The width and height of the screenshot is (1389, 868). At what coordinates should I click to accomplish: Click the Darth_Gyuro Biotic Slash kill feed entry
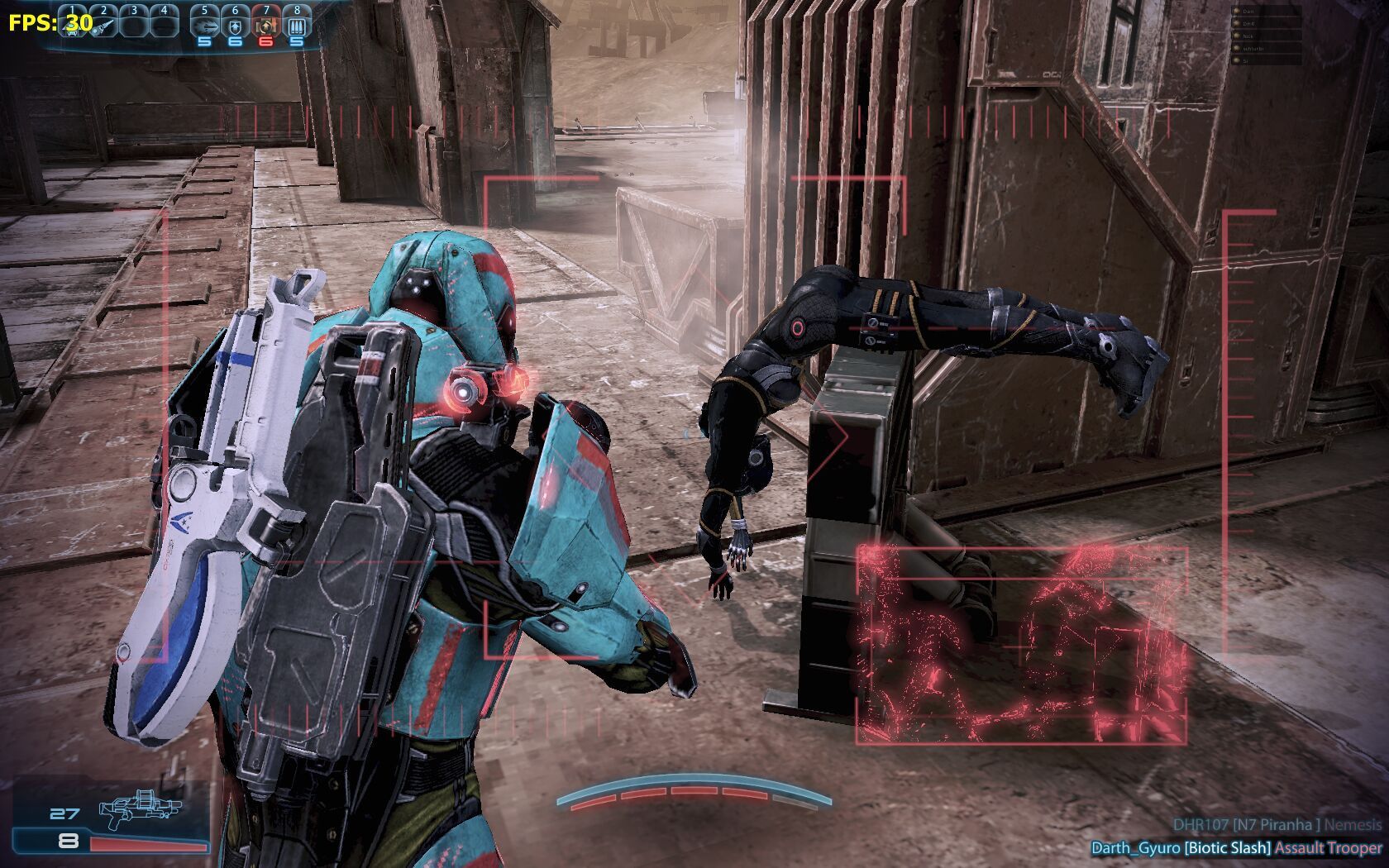pyautogui.click(x=1236, y=848)
